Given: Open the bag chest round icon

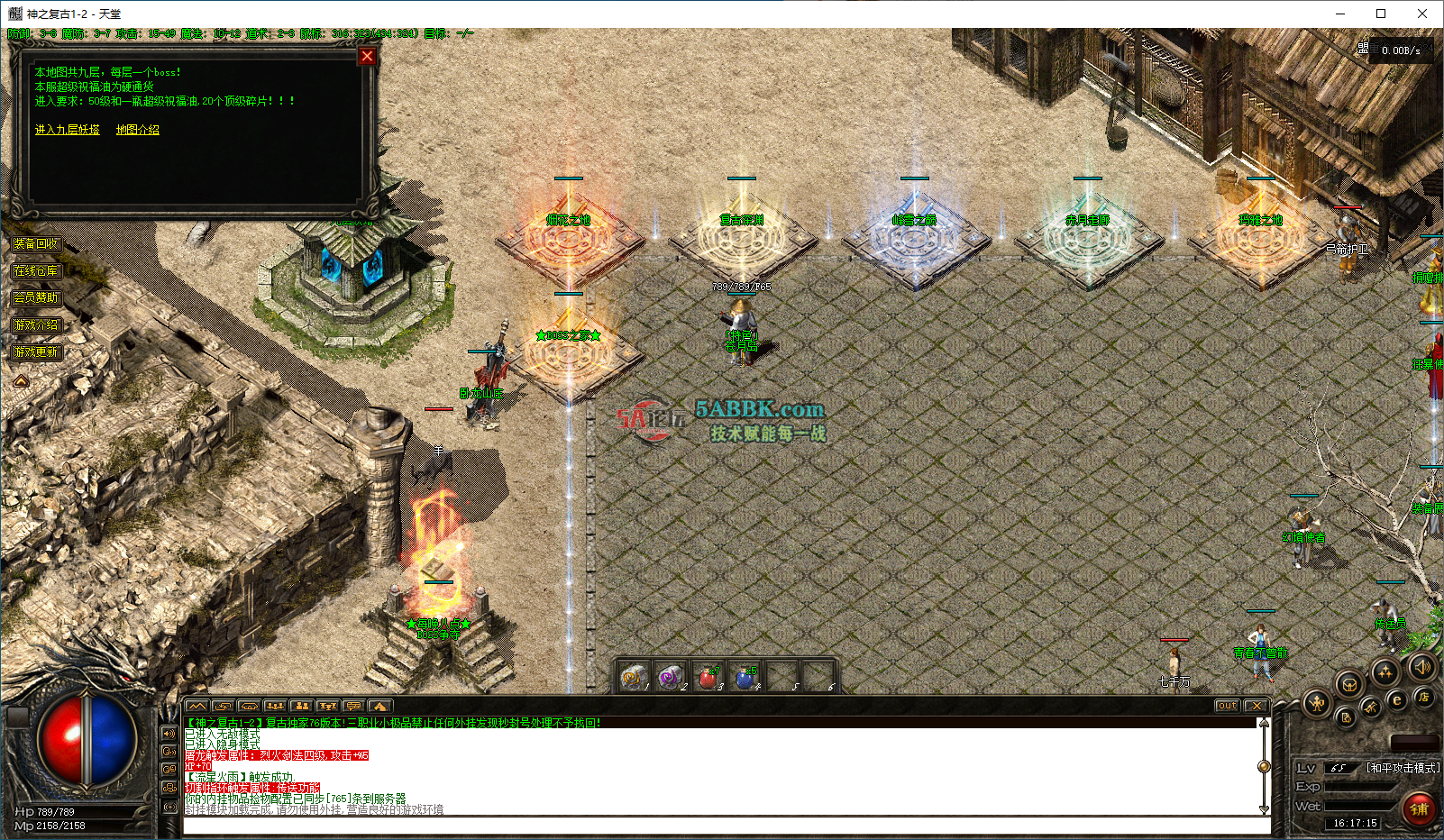Looking at the screenshot, I should [1348, 685].
